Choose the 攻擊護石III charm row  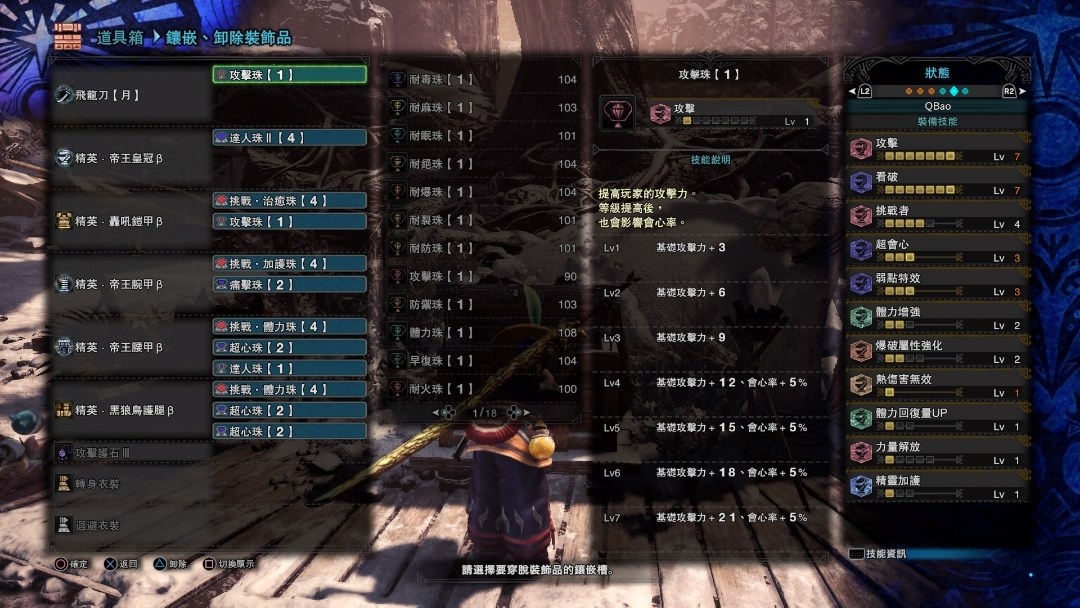(x=130, y=453)
